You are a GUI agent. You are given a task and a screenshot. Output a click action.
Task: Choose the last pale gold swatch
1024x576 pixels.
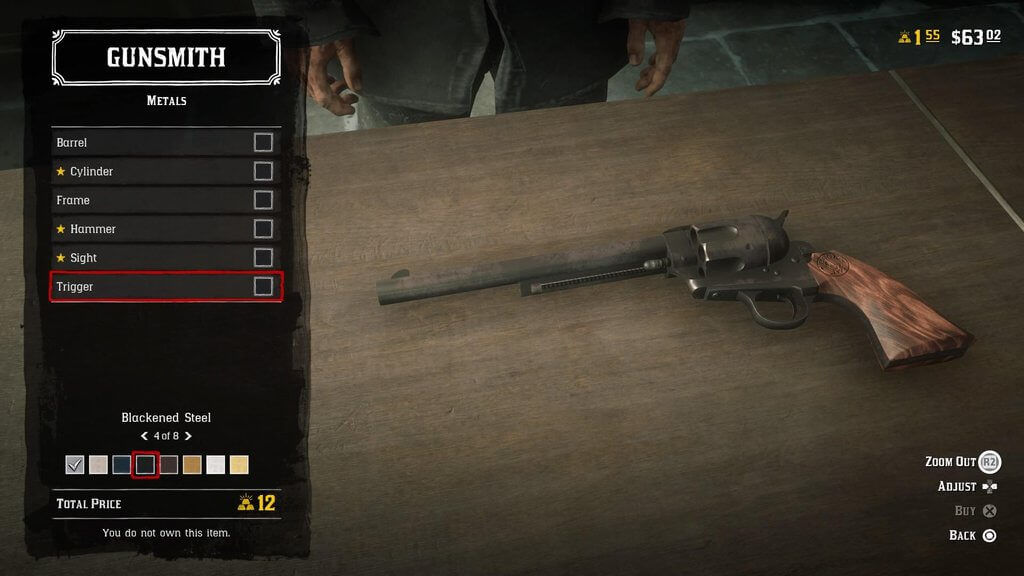240,465
